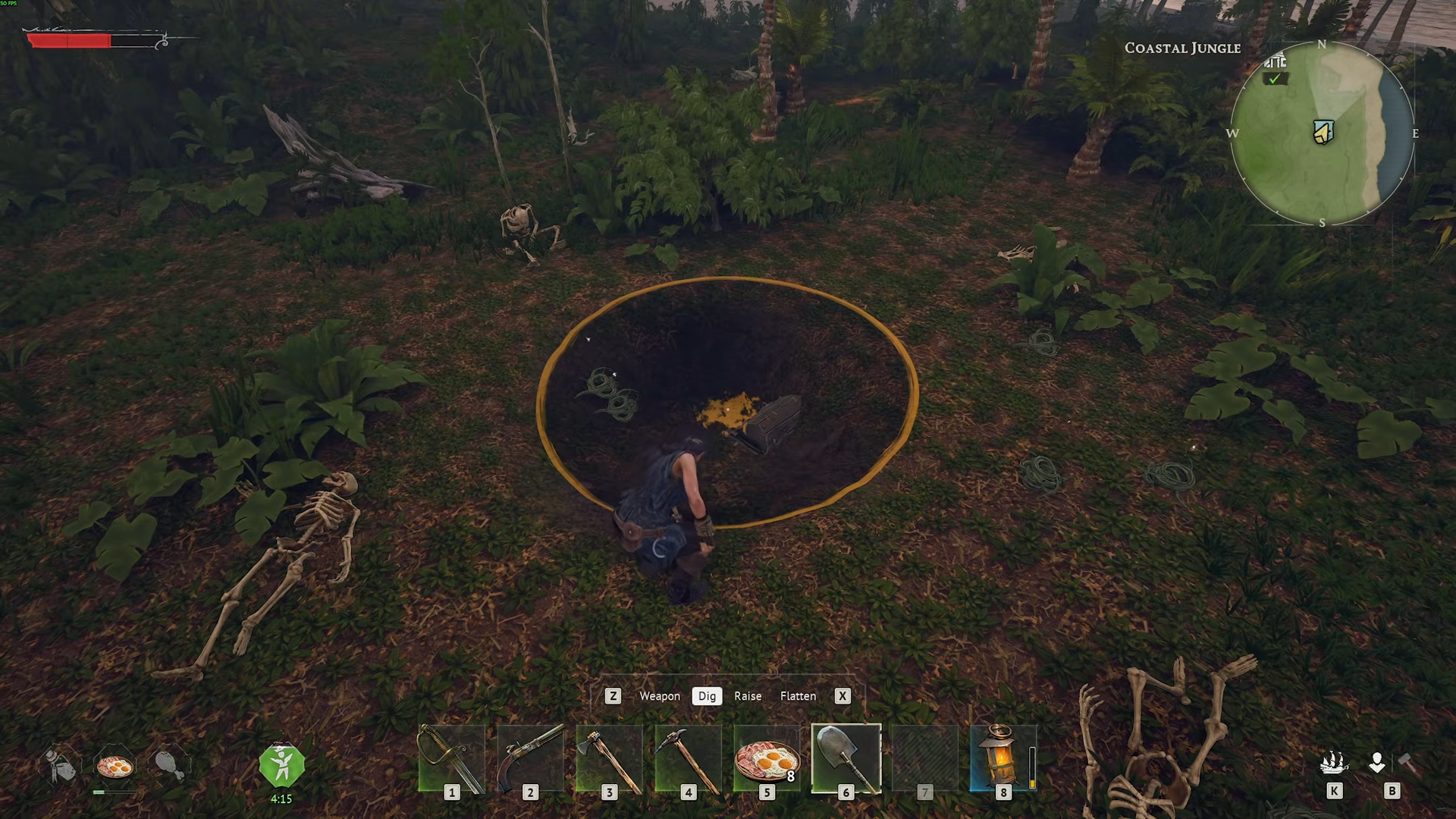Viewport: 1456px width, 819px height.
Task: Switch shovel mode to Weapon
Action: pyautogui.click(x=659, y=696)
